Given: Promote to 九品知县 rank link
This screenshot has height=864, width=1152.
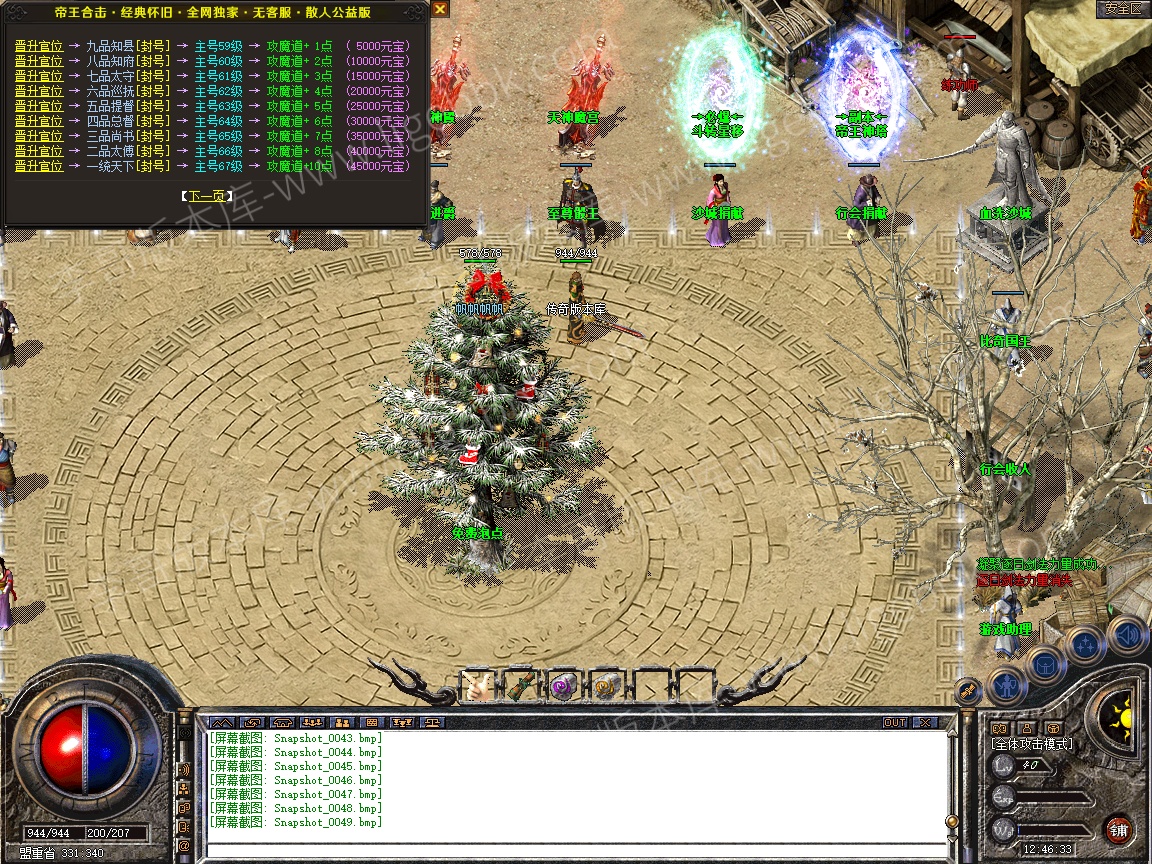Looking at the screenshot, I should tap(39, 46).
